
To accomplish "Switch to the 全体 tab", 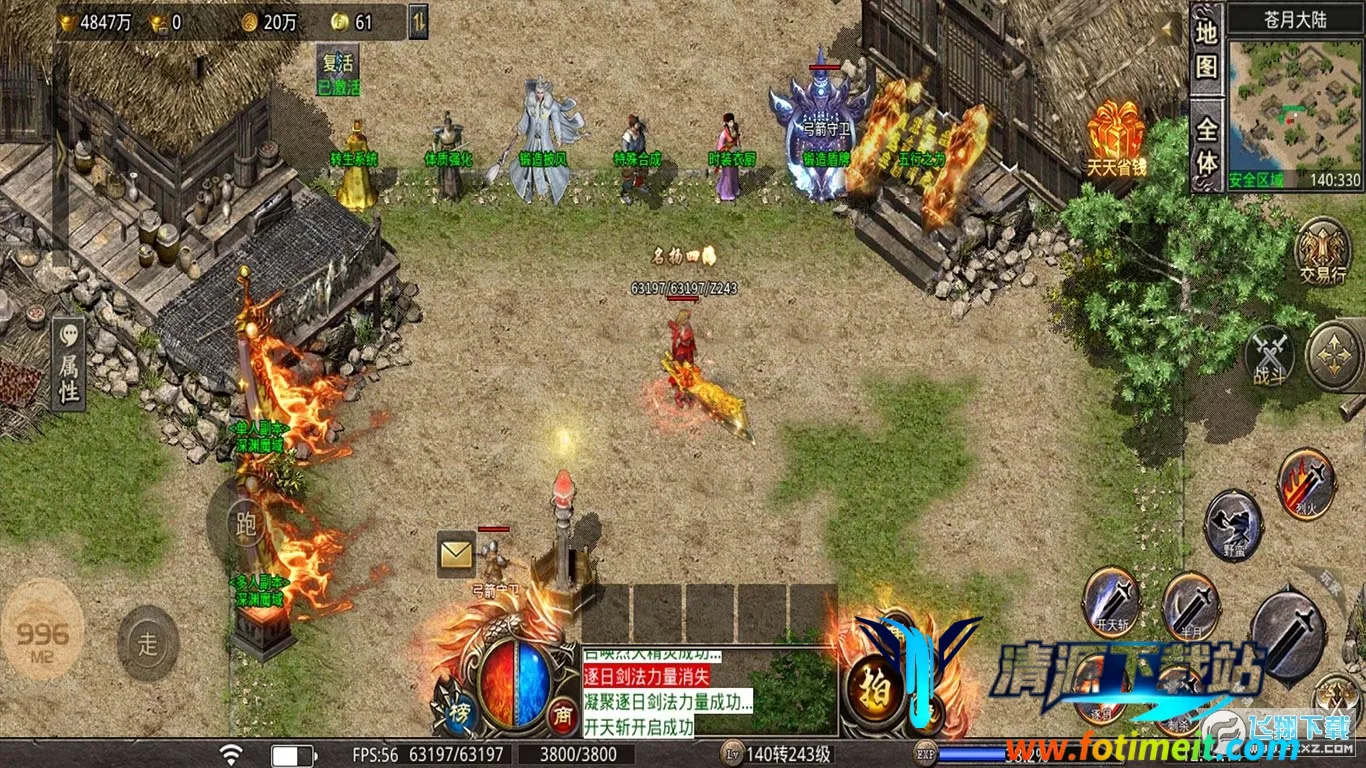I will pos(1207,145).
